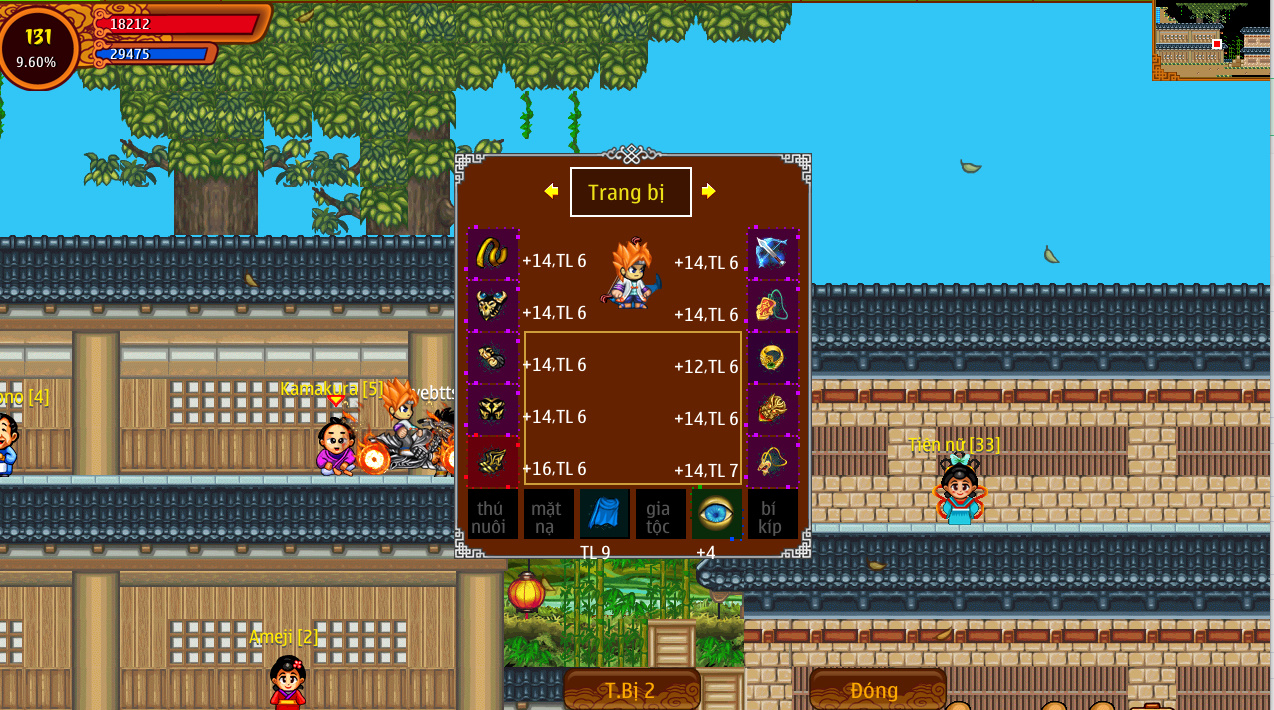Image resolution: width=1274 pixels, height=710 pixels.
Task: Go to the previous panel with left arrow
Action: (551, 191)
